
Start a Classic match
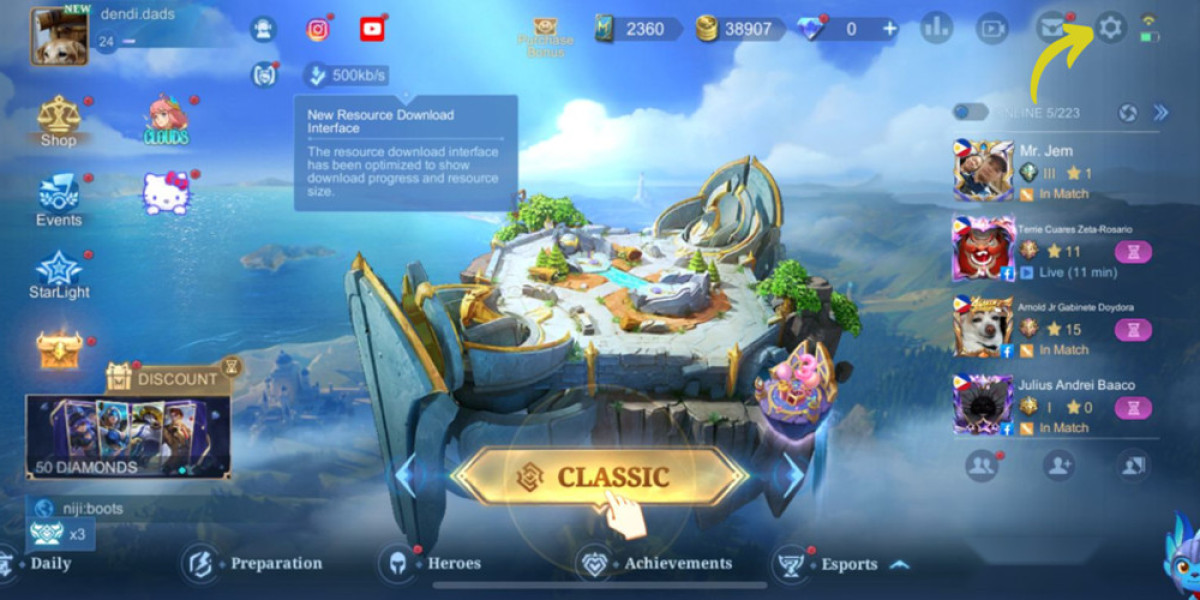click(599, 476)
